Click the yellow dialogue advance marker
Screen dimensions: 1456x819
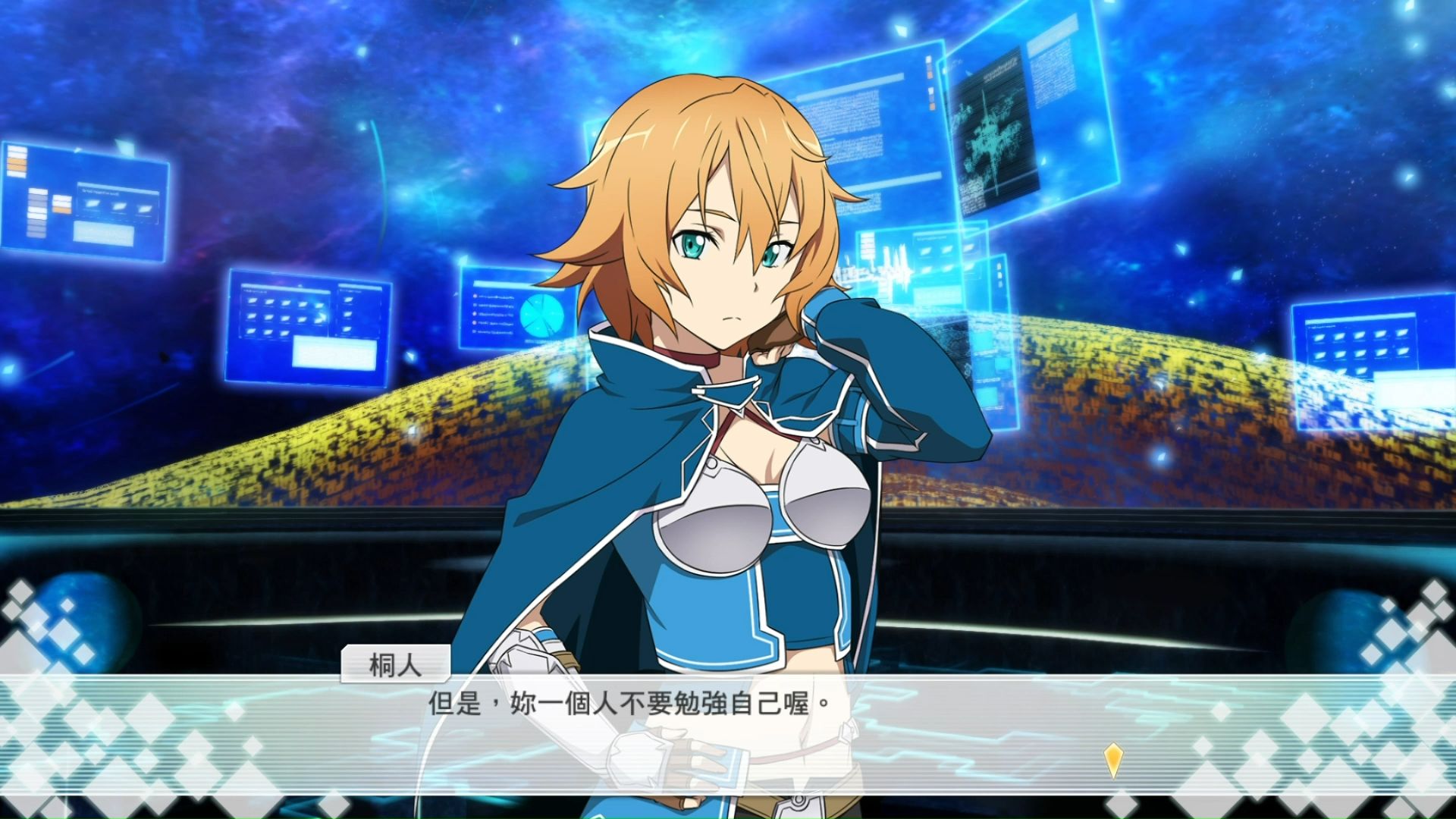tap(1112, 760)
